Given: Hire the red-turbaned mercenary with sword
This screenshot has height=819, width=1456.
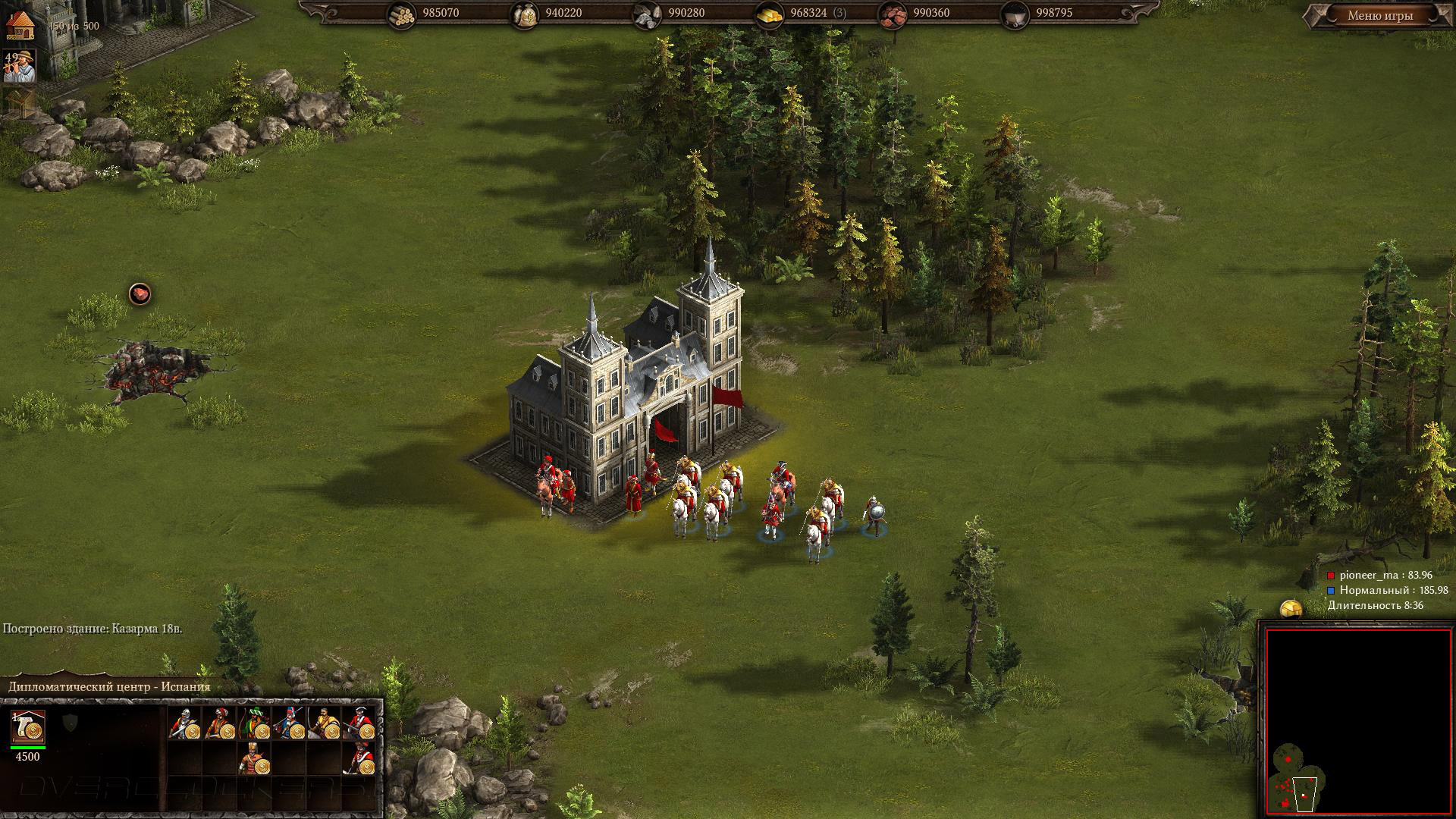Looking at the screenshot, I should 220,723.
